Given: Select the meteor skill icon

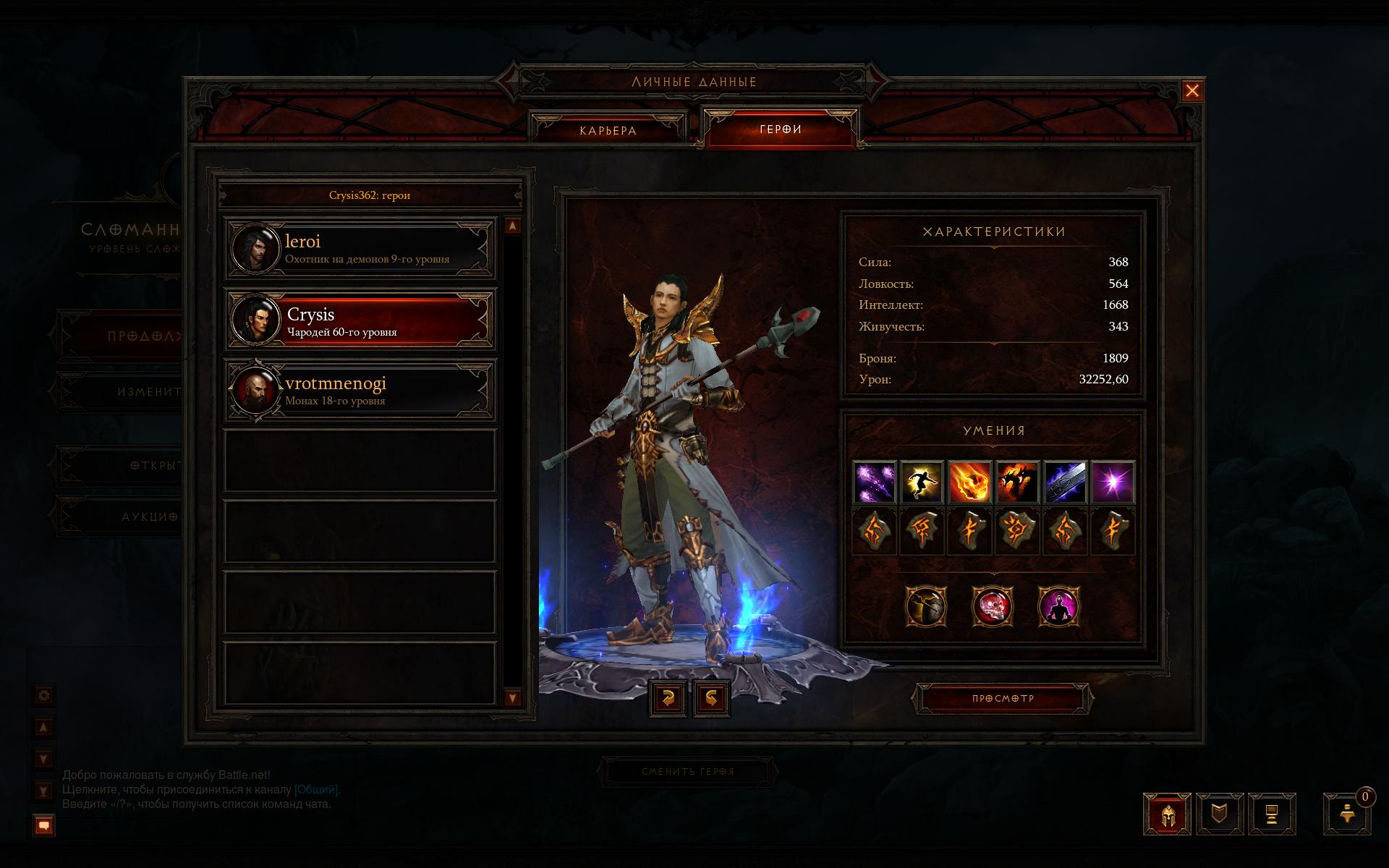Looking at the screenshot, I should 969,482.
